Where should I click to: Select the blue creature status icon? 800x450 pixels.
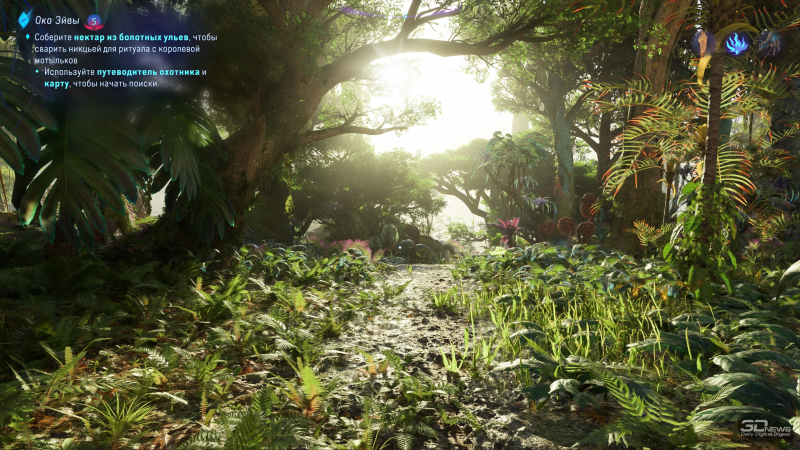[769, 42]
